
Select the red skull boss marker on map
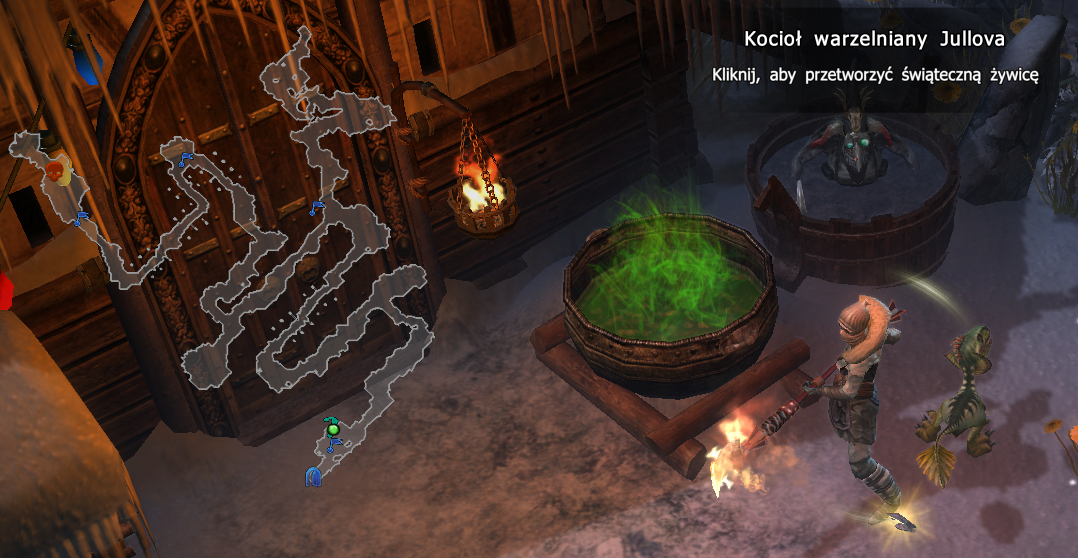point(59,173)
